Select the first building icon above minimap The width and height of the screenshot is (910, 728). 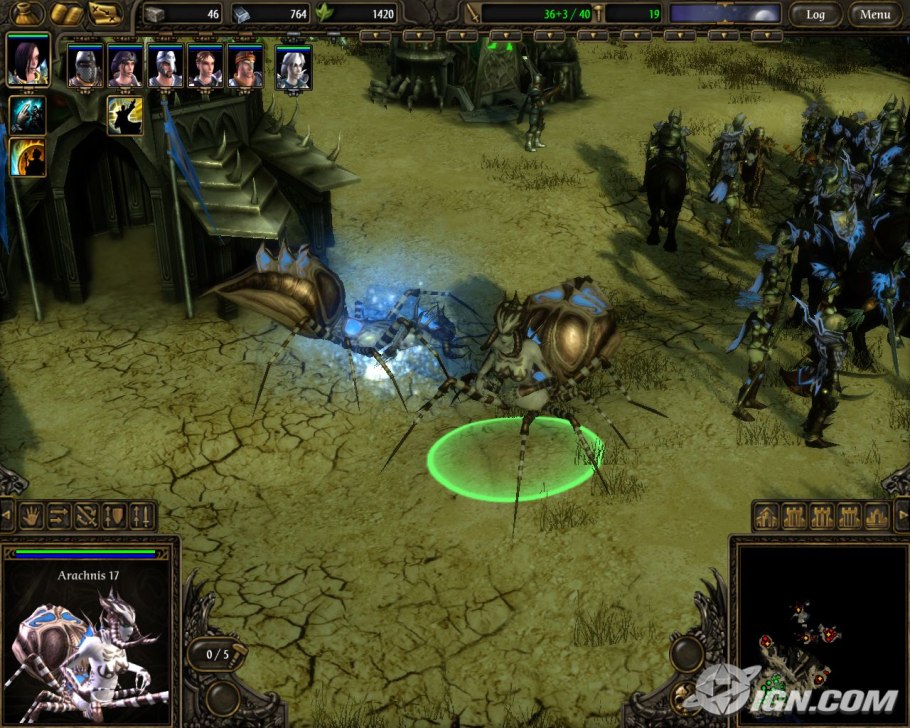click(768, 516)
